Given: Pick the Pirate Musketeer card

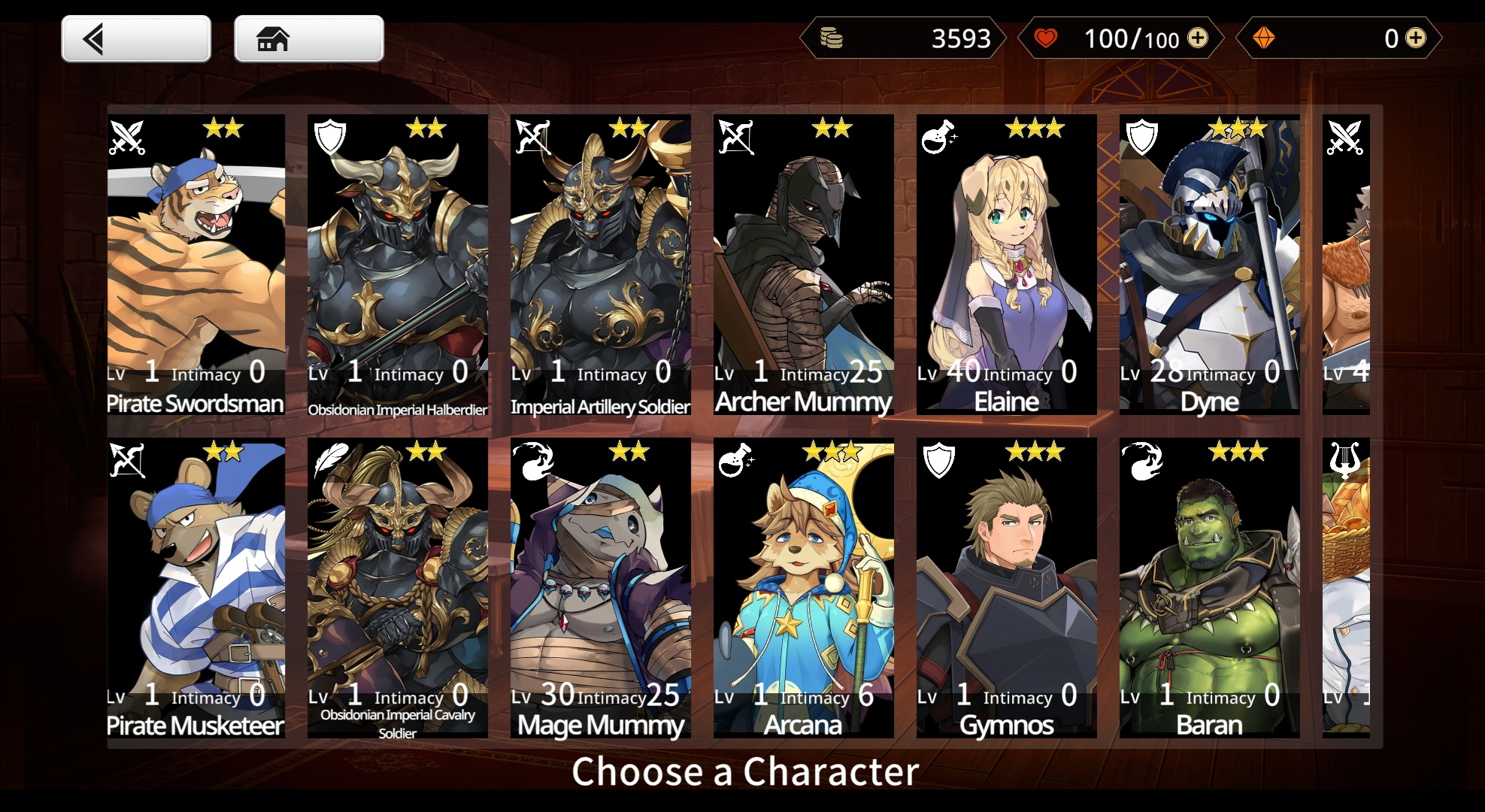Looking at the screenshot, I should (196, 587).
